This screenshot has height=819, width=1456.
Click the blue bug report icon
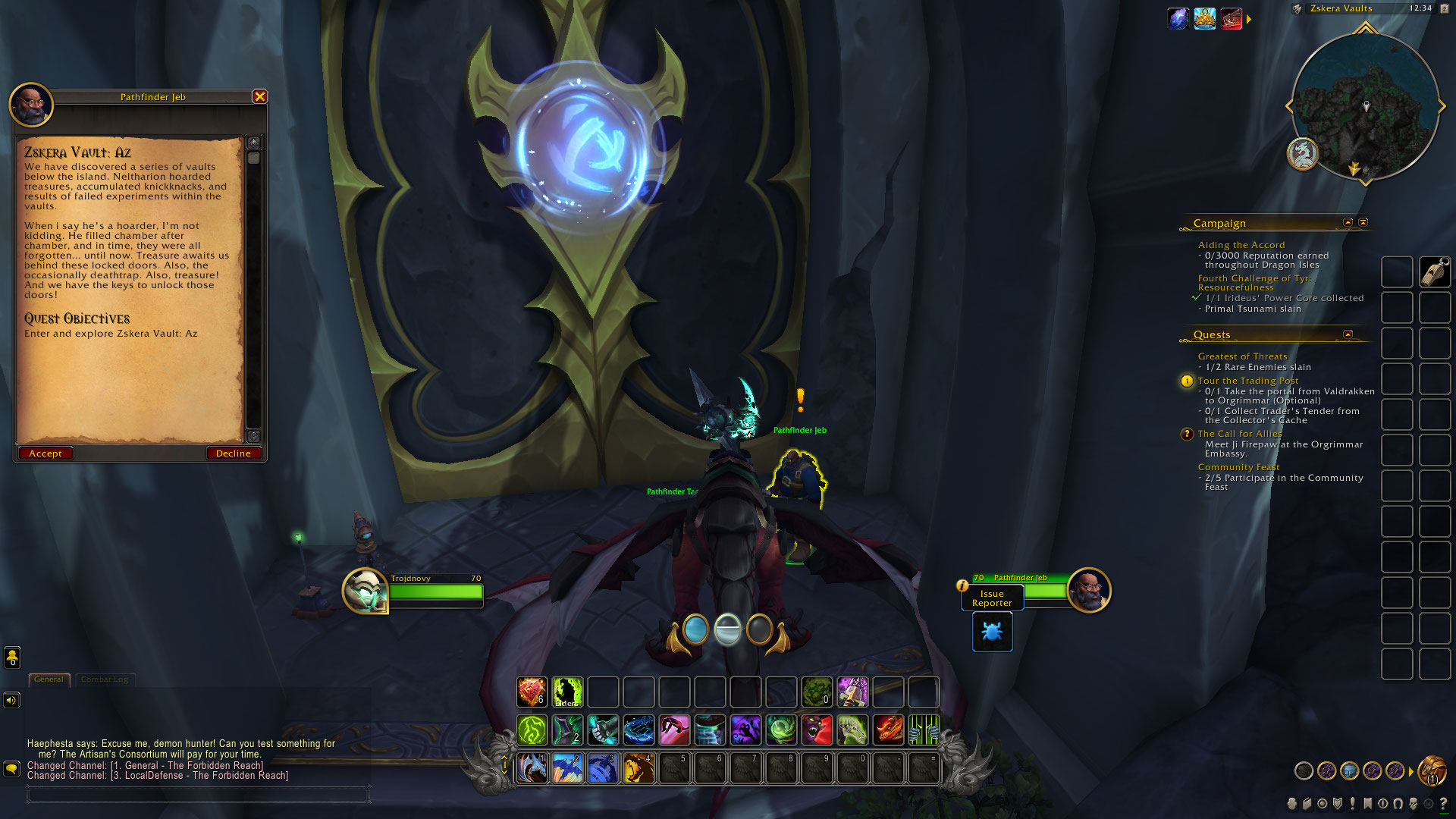tap(992, 632)
